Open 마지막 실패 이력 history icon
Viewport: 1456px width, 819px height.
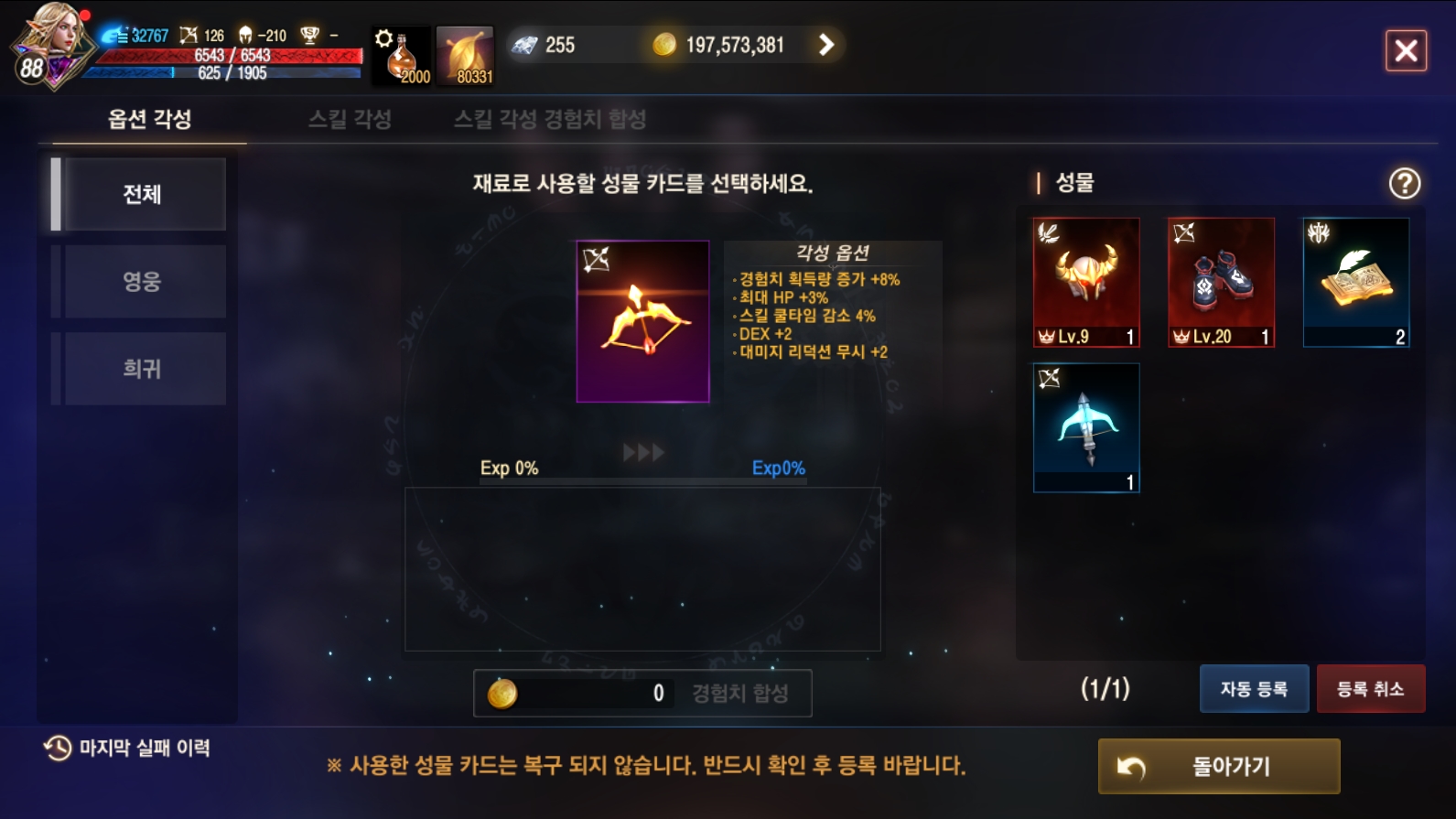pos(57,748)
